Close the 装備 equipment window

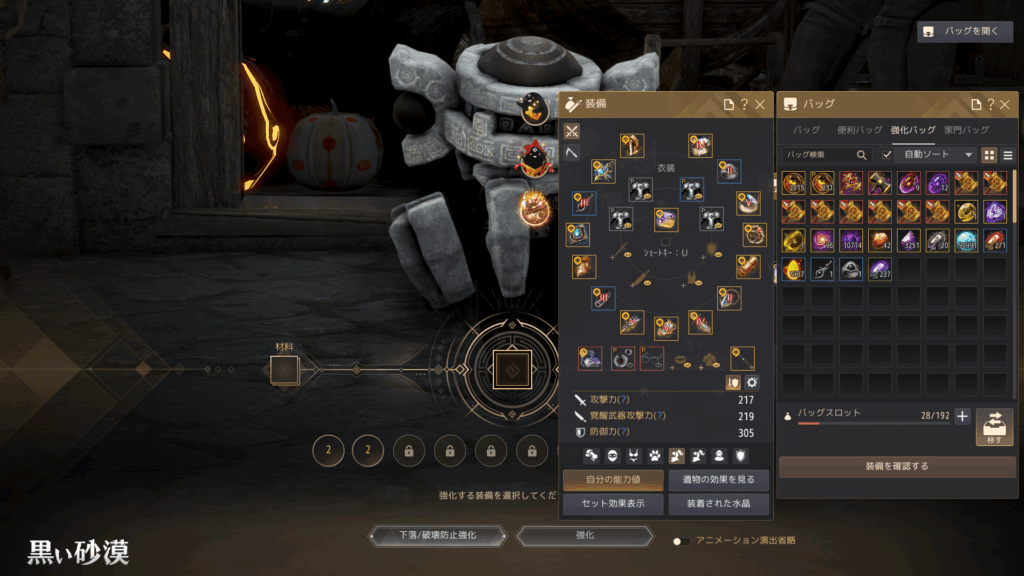pos(760,104)
